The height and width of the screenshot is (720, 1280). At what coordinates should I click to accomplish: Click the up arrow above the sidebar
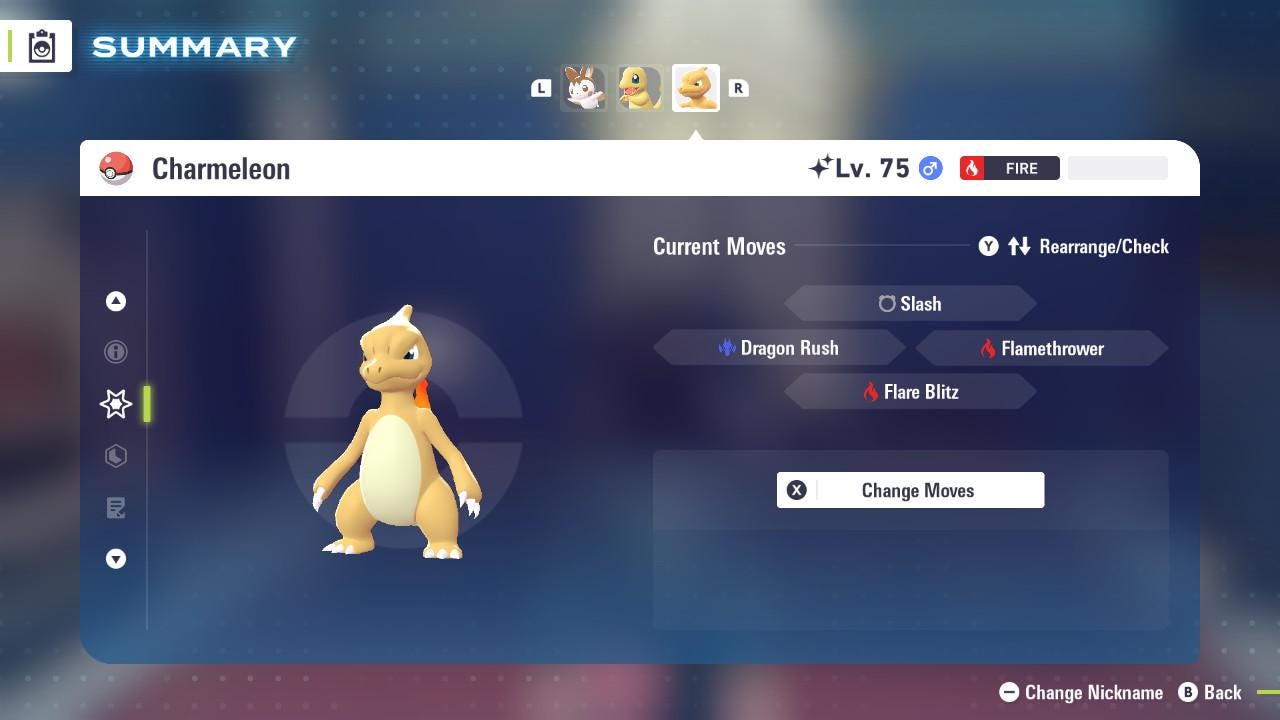click(x=116, y=301)
